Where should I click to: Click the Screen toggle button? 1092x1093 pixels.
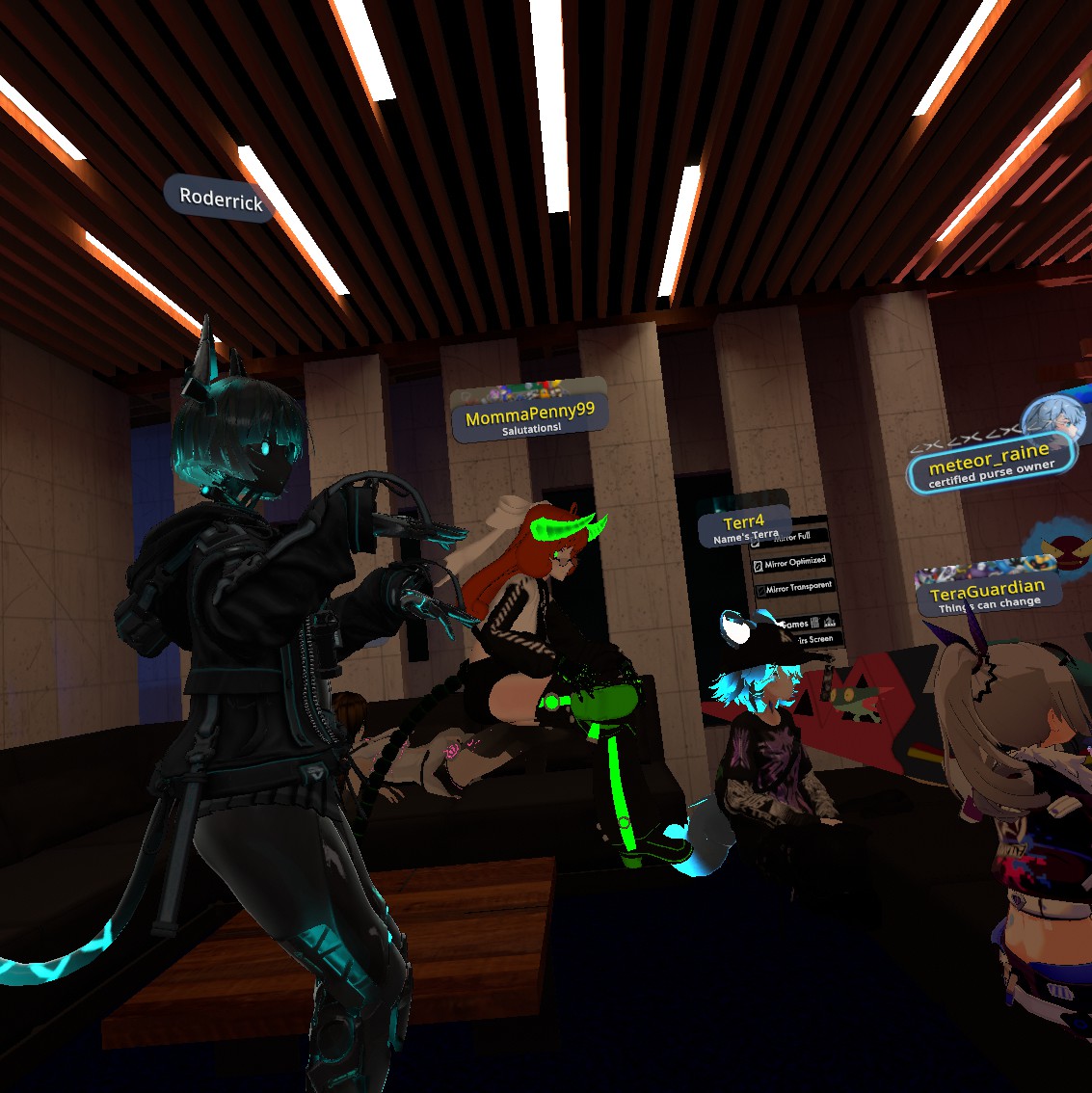point(817,639)
